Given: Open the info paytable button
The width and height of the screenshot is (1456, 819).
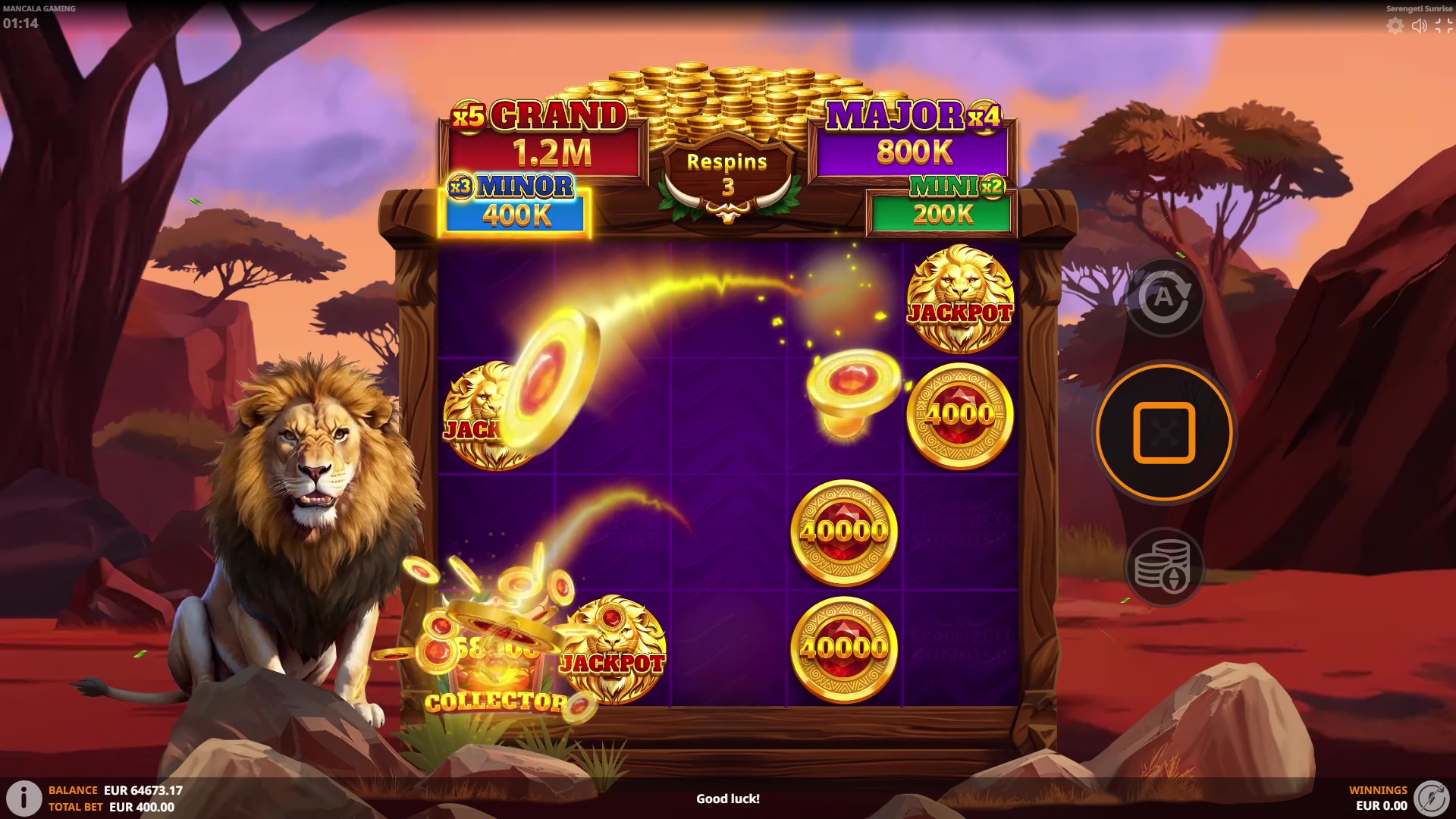Looking at the screenshot, I should tap(24, 798).
